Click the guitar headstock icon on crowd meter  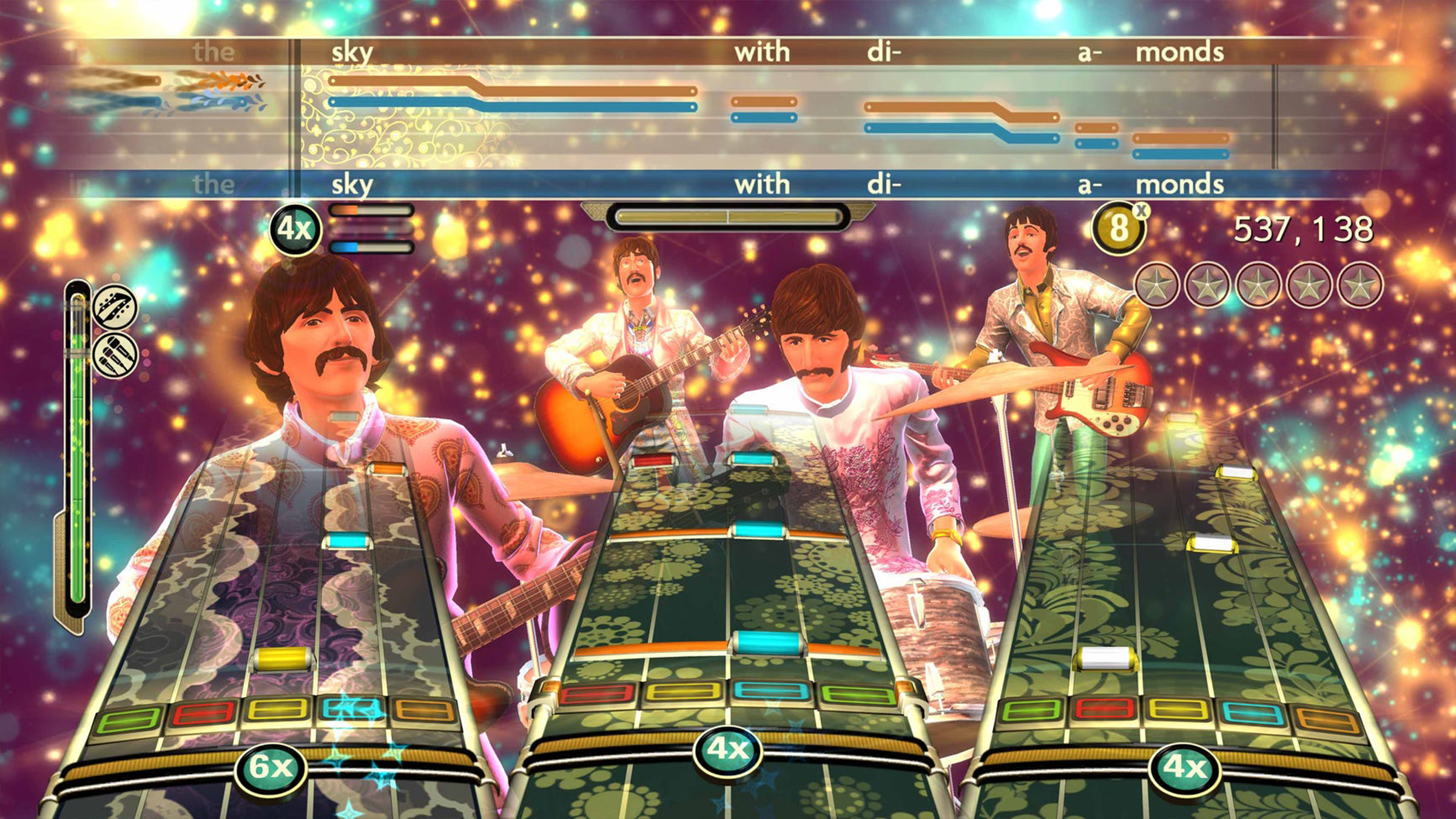[x=115, y=307]
